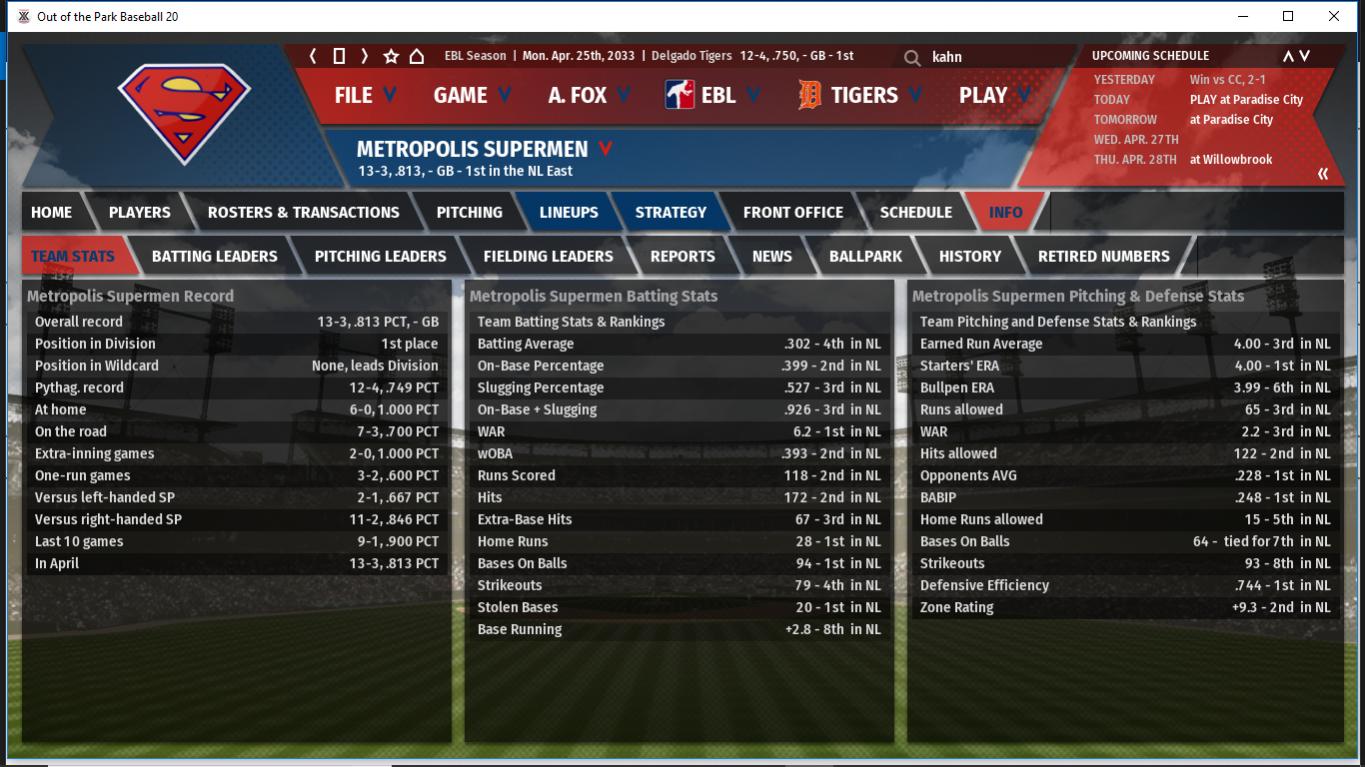Screen dimensions: 1365x767
Task: Click the player search field
Action: pyautogui.click(x=990, y=57)
